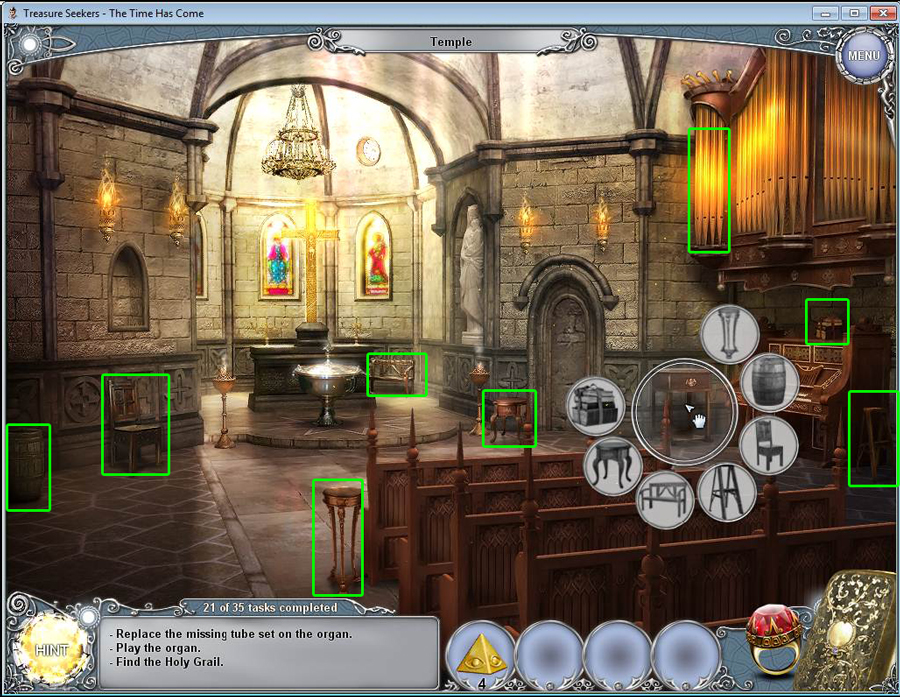Pick the curved-leg side table silhouette
Viewport: 900px width, 697px height.
tap(613, 466)
